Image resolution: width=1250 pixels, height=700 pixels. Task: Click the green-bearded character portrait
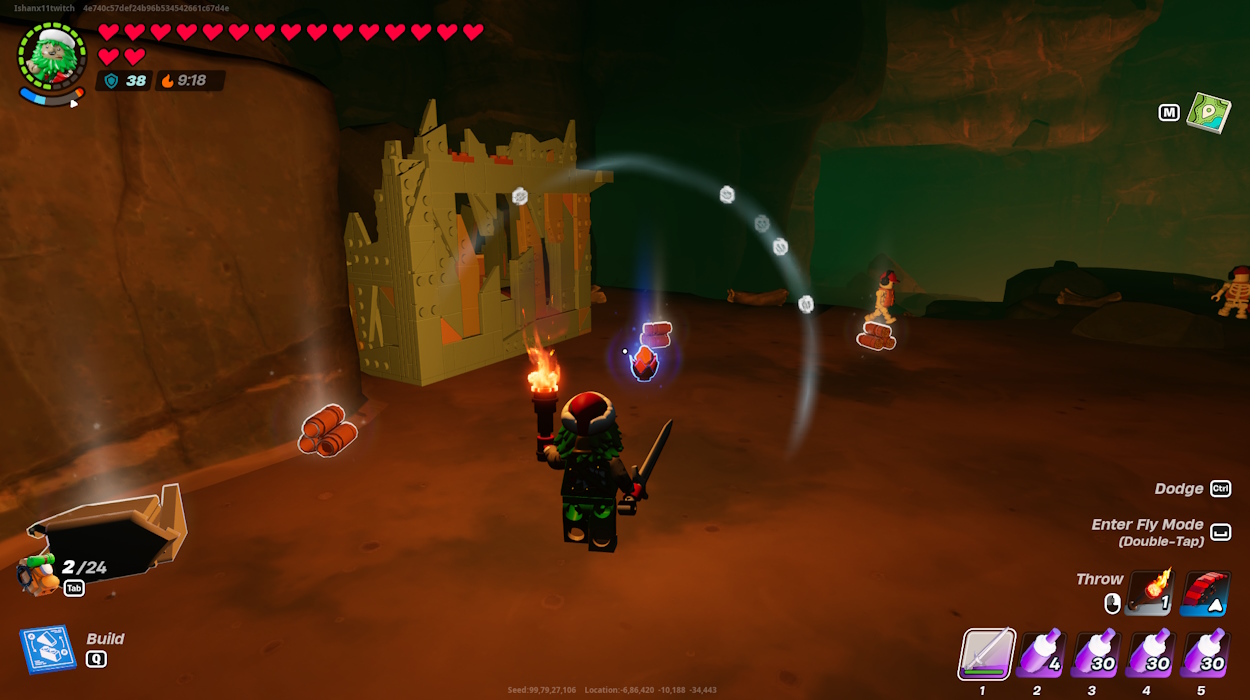click(51, 57)
